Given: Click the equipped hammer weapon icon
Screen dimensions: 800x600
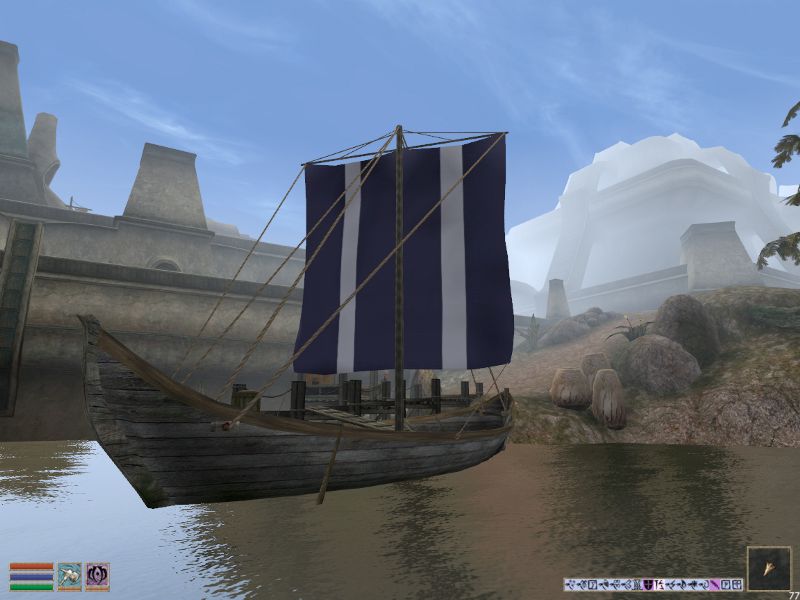Looking at the screenshot, I should pyautogui.click(x=69, y=576).
